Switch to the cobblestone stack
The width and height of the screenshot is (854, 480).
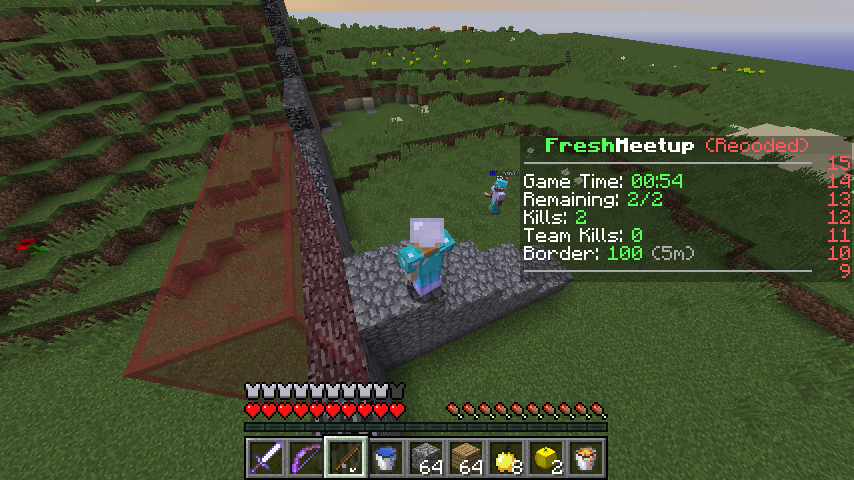[426, 459]
